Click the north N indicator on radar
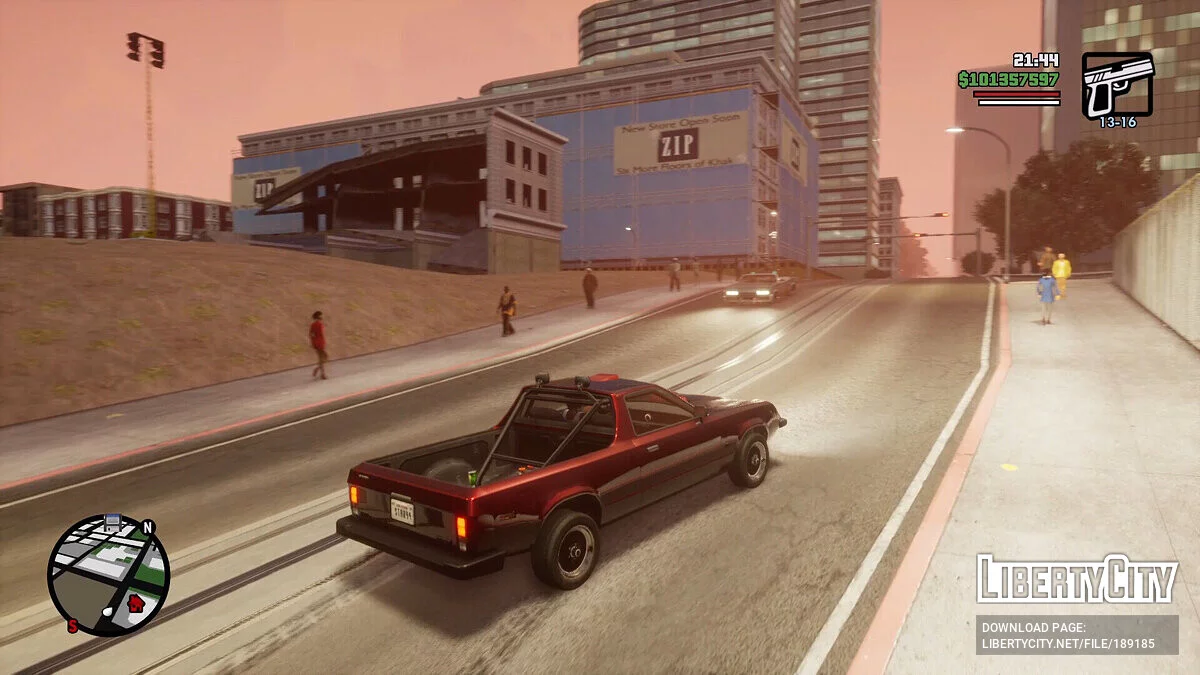 click(148, 527)
